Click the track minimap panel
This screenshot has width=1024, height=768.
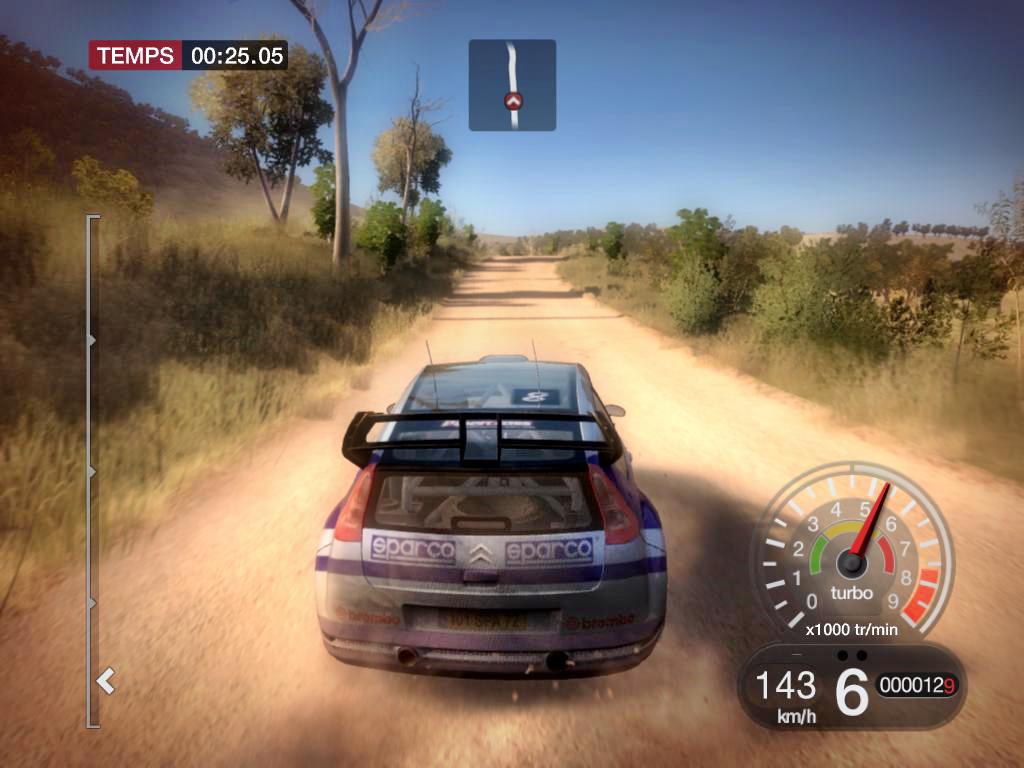[512, 85]
